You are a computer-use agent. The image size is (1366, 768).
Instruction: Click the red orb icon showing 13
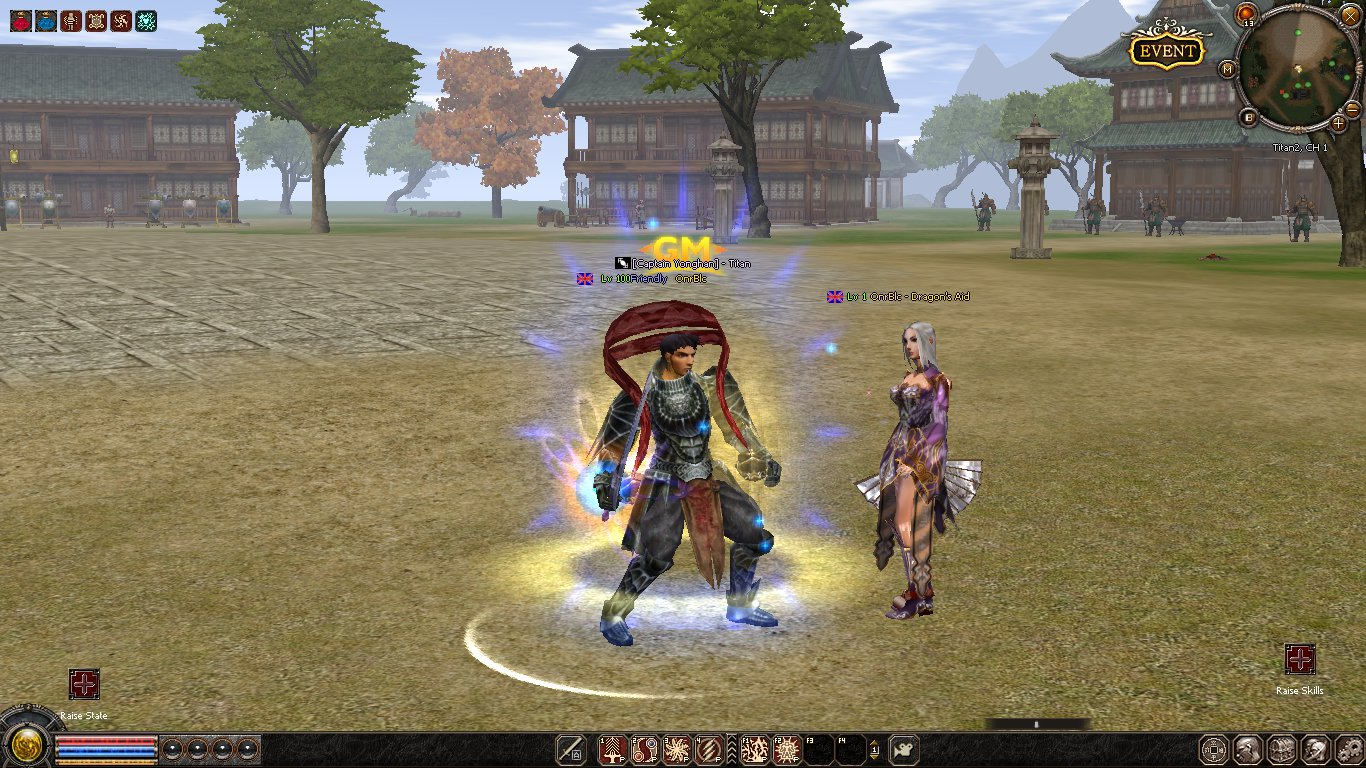(x=1246, y=13)
